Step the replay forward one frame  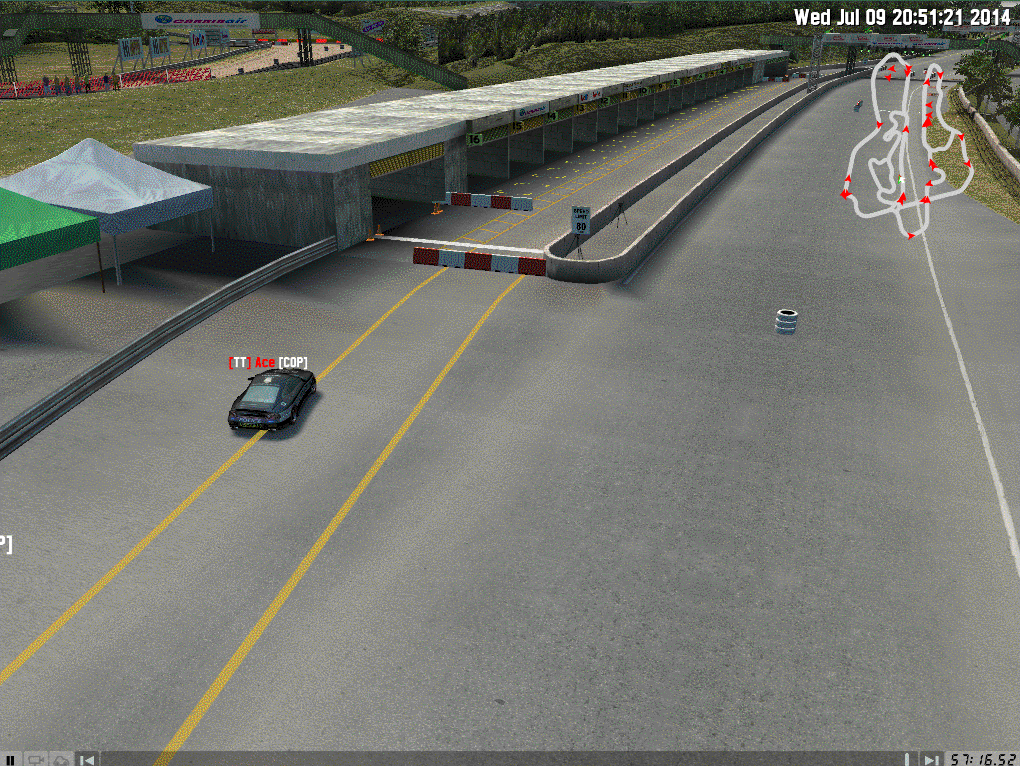(931, 759)
